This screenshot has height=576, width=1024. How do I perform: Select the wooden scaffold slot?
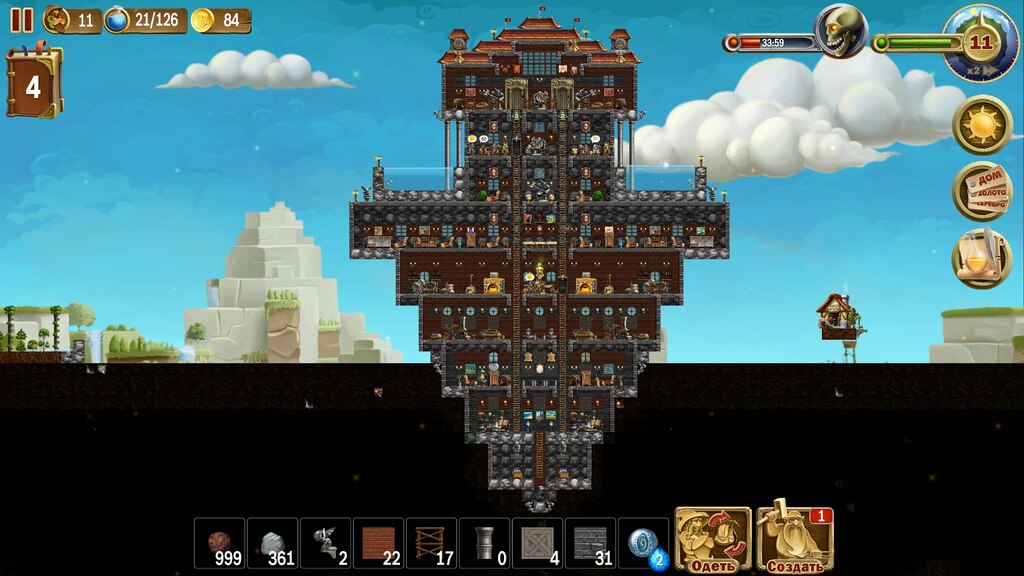tap(431, 543)
